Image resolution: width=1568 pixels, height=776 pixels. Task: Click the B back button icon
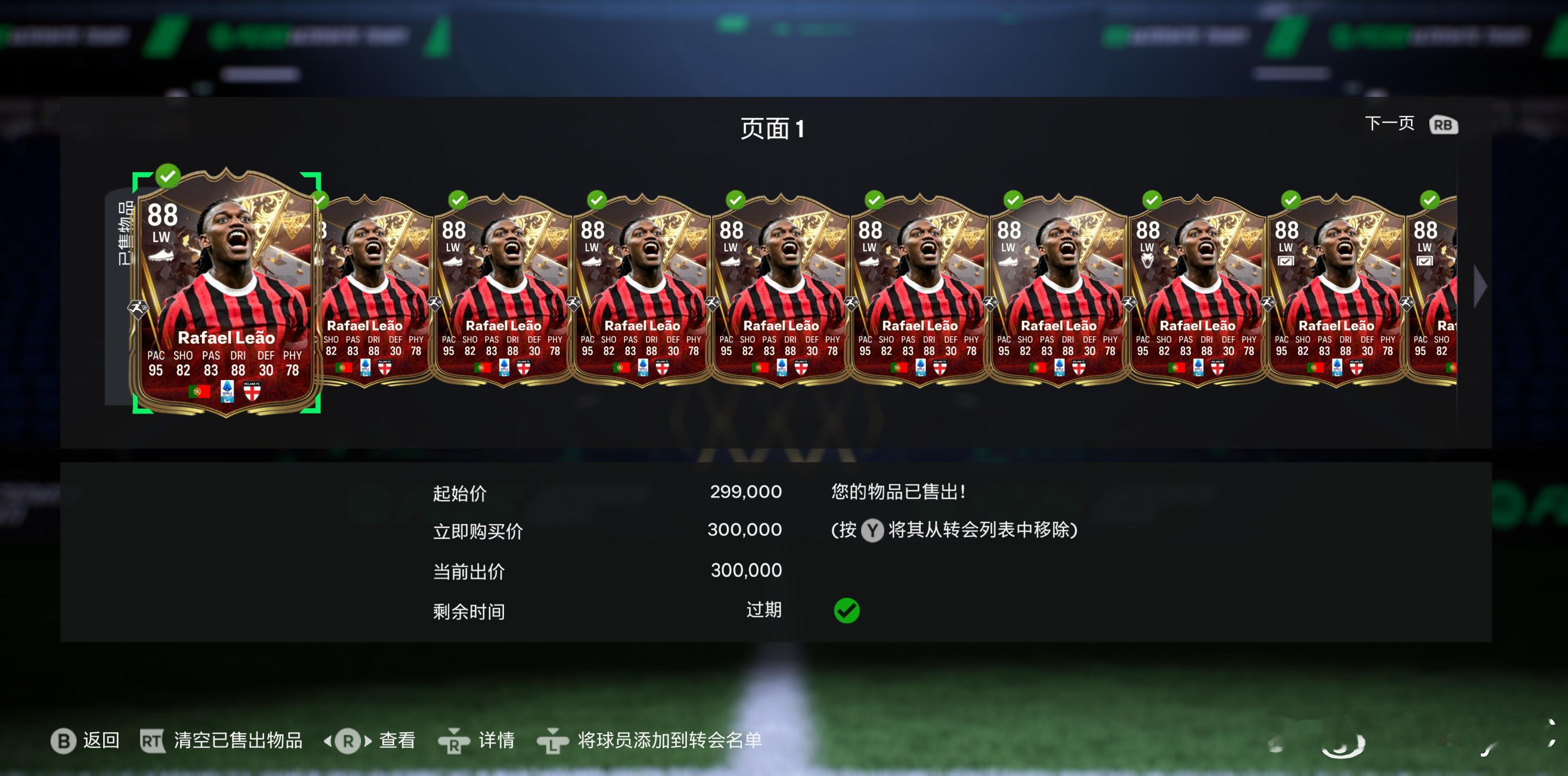coord(64,741)
